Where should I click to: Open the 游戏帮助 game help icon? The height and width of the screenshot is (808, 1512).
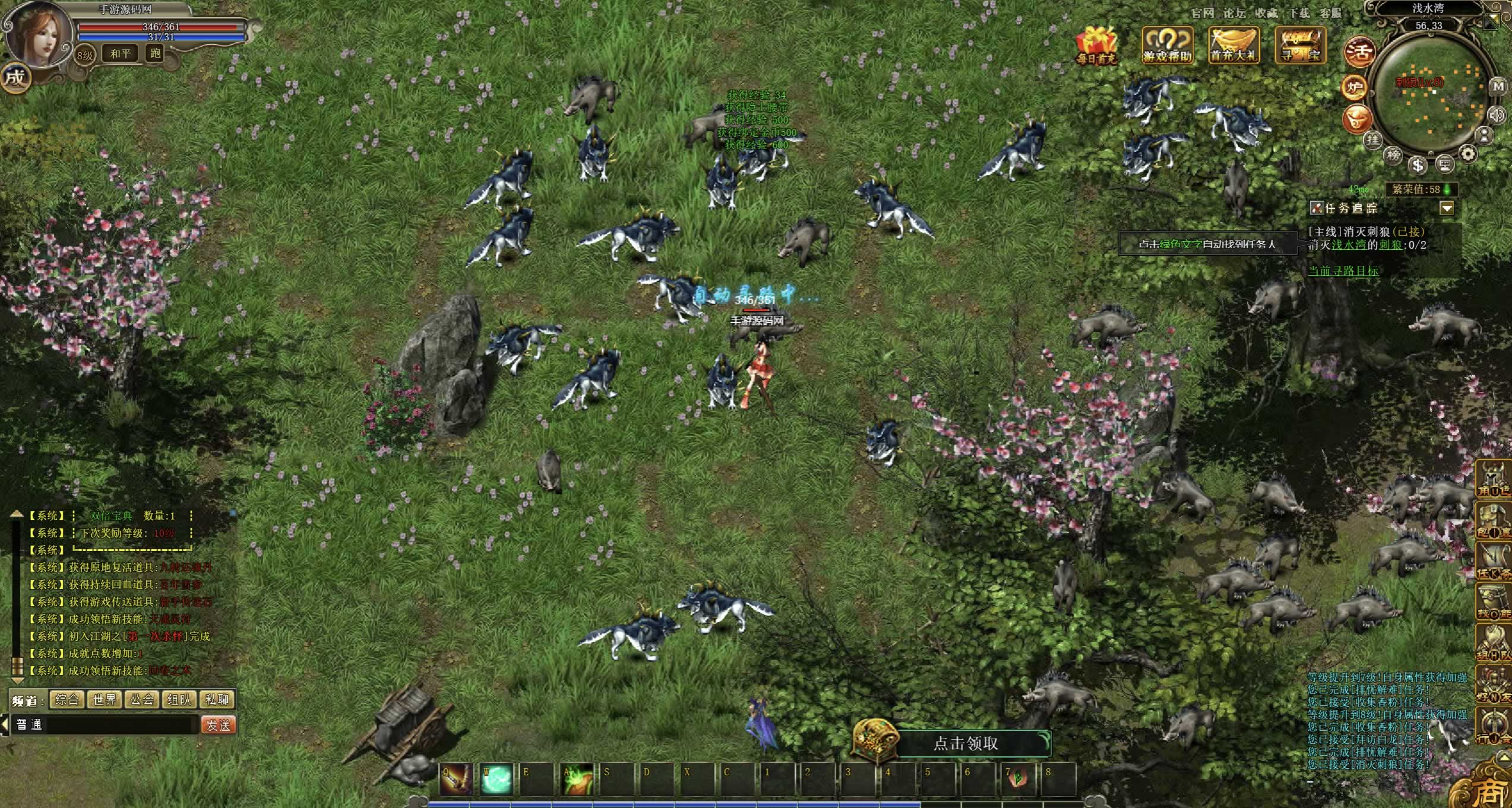pyautogui.click(x=1168, y=44)
